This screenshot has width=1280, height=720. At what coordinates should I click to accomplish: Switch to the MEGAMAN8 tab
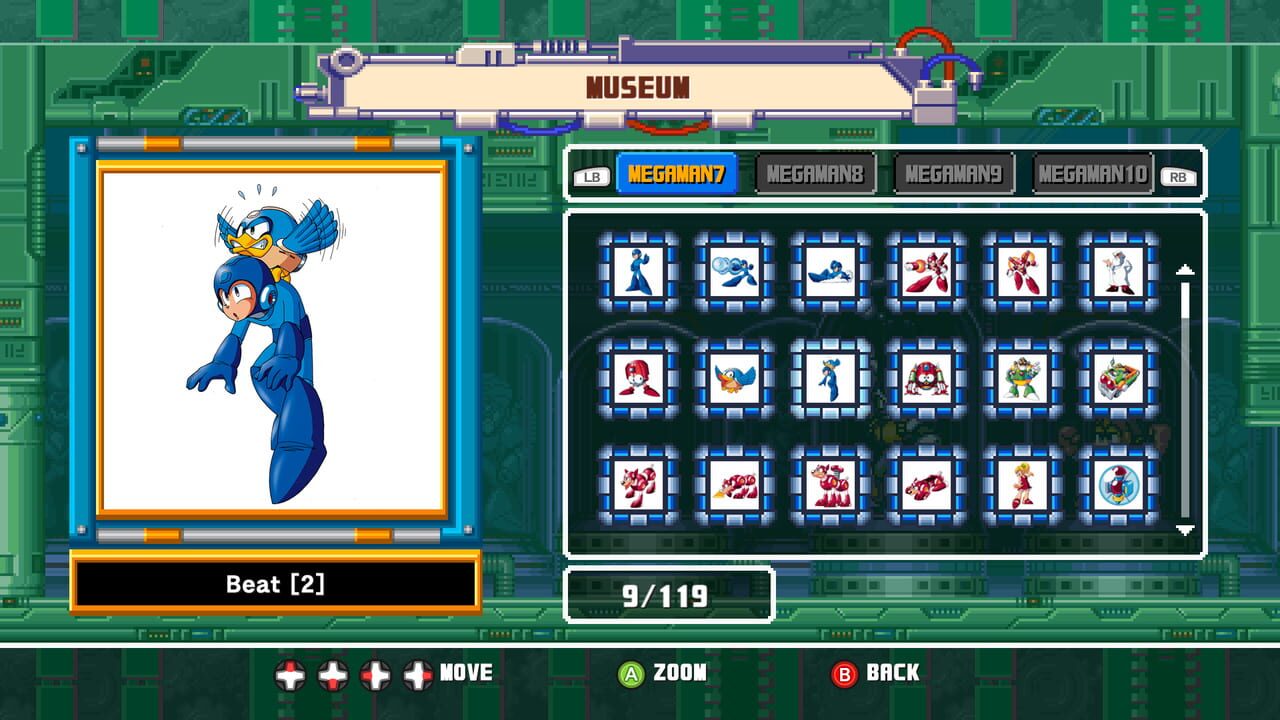click(815, 171)
